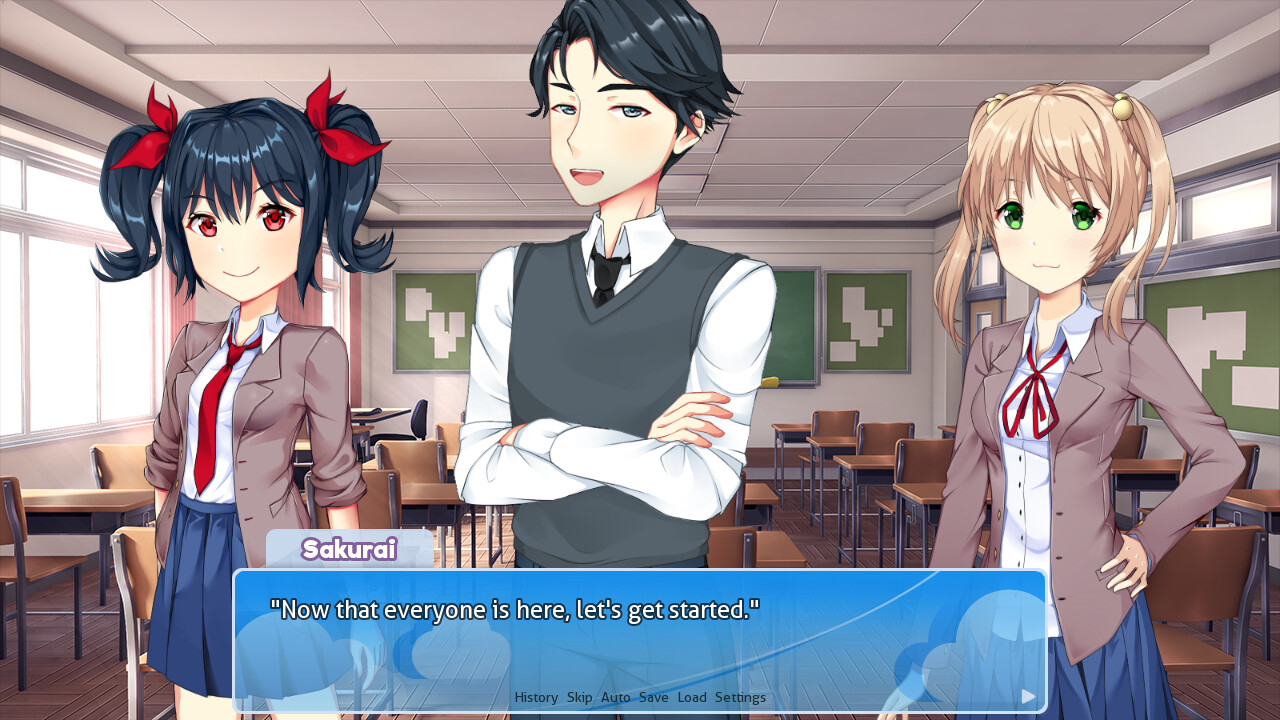Click the Sakurai name plate

tap(351, 550)
